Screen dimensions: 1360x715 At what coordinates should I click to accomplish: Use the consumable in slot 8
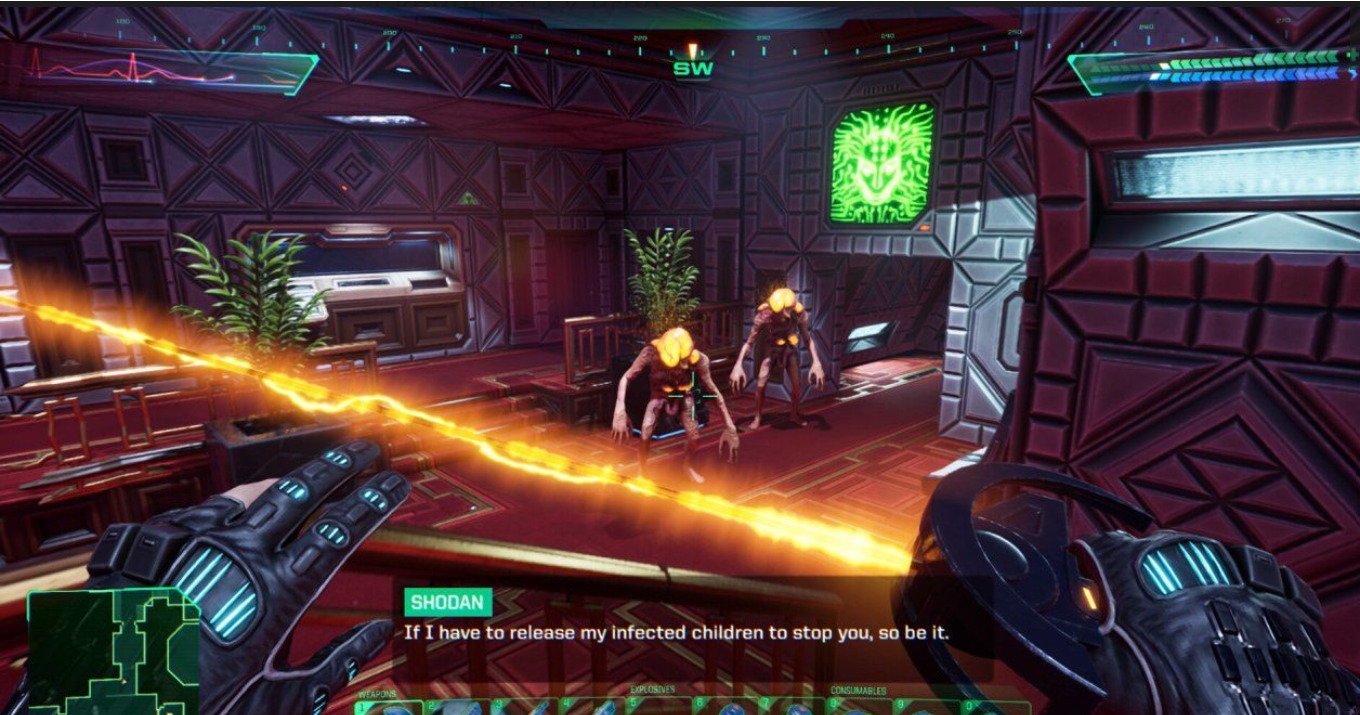coord(860,707)
